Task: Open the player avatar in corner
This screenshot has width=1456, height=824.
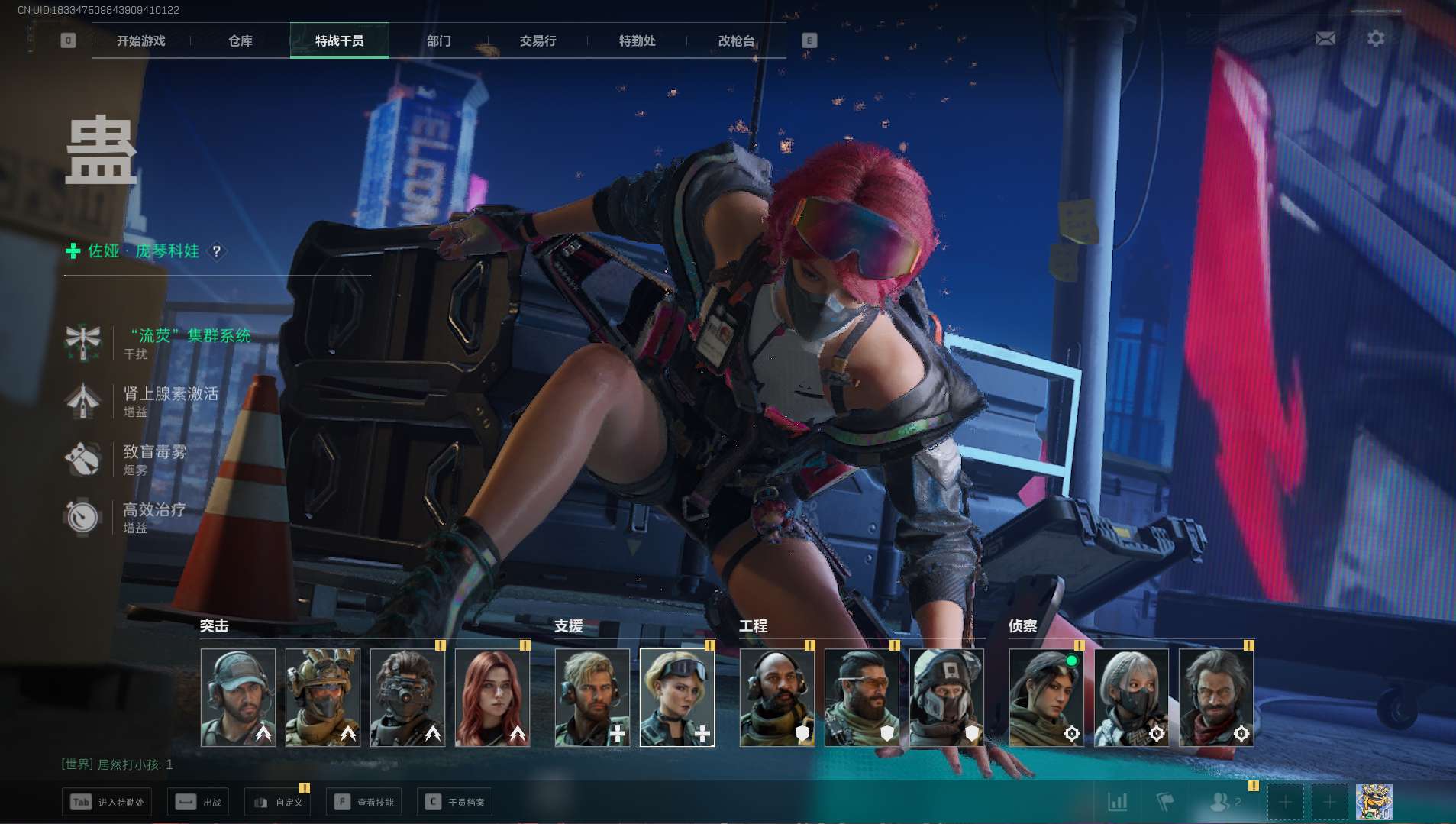Action: pyautogui.click(x=1374, y=802)
